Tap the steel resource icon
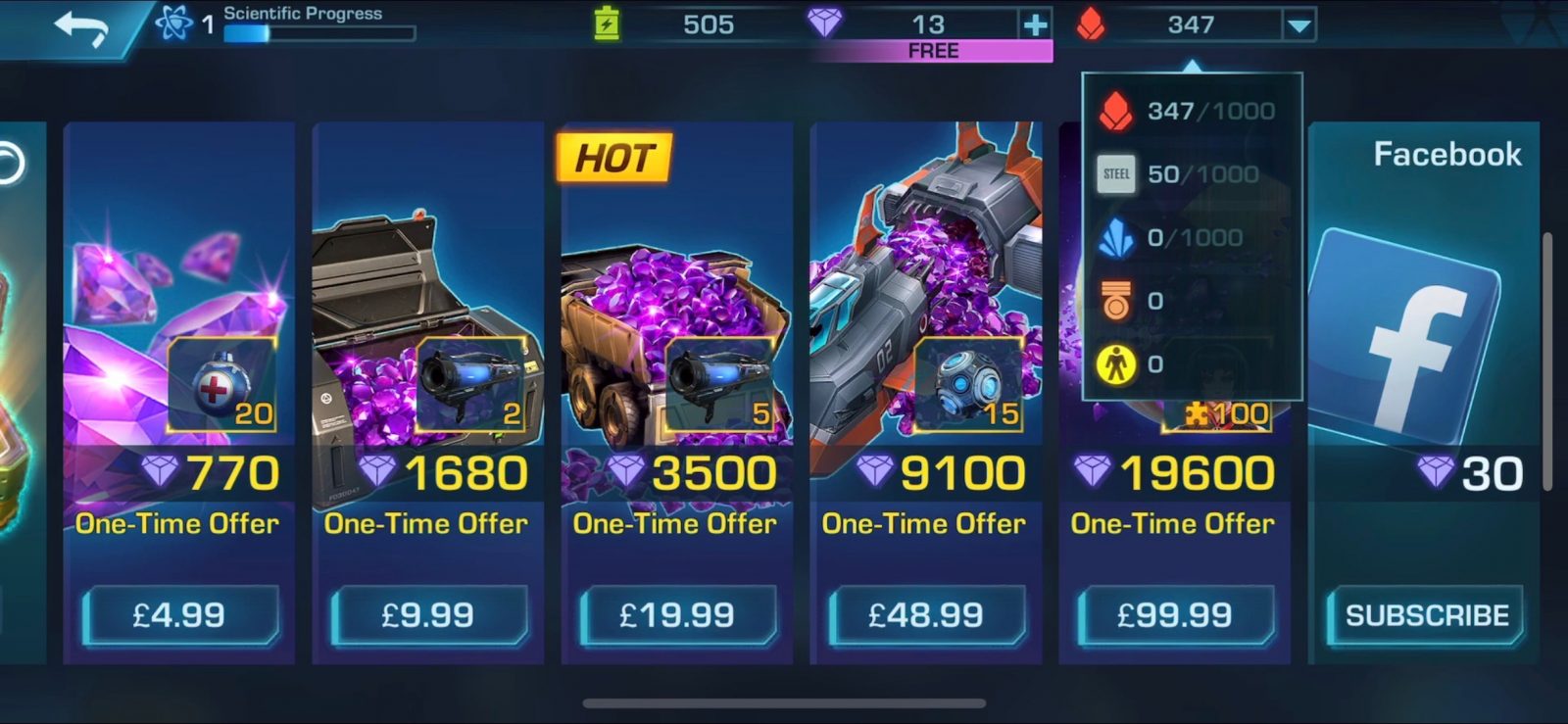This screenshot has width=1568, height=724. tap(1116, 174)
